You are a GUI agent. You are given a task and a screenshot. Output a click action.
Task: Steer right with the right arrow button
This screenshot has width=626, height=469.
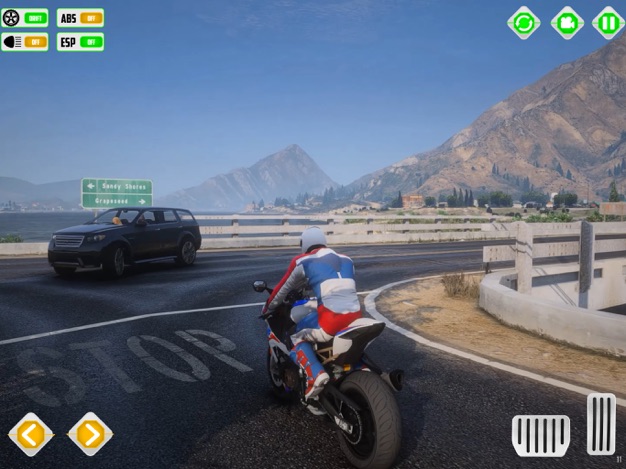90,434
